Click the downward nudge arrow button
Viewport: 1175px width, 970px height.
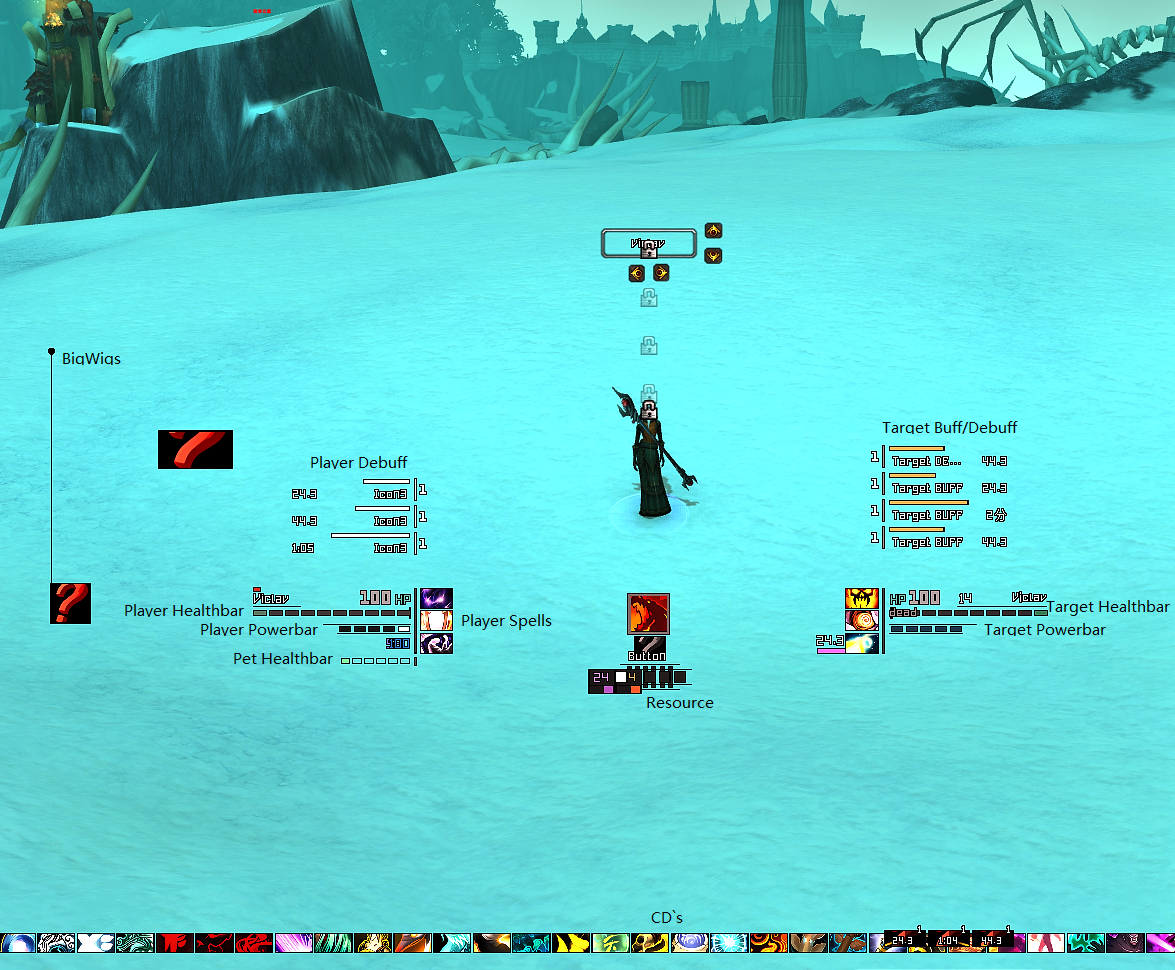click(713, 256)
